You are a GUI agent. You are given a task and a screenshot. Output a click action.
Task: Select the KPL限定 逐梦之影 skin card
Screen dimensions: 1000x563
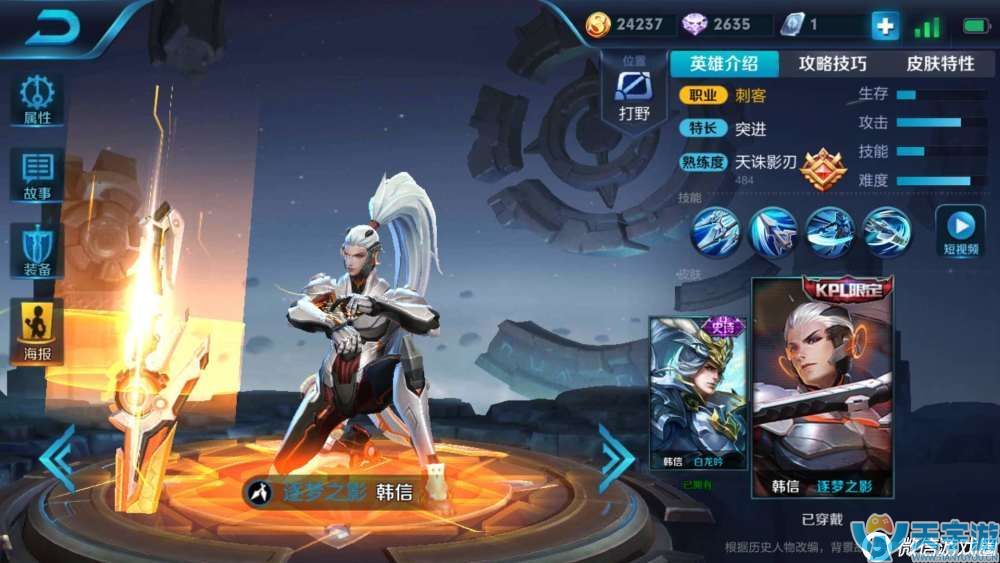(x=822, y=386)
